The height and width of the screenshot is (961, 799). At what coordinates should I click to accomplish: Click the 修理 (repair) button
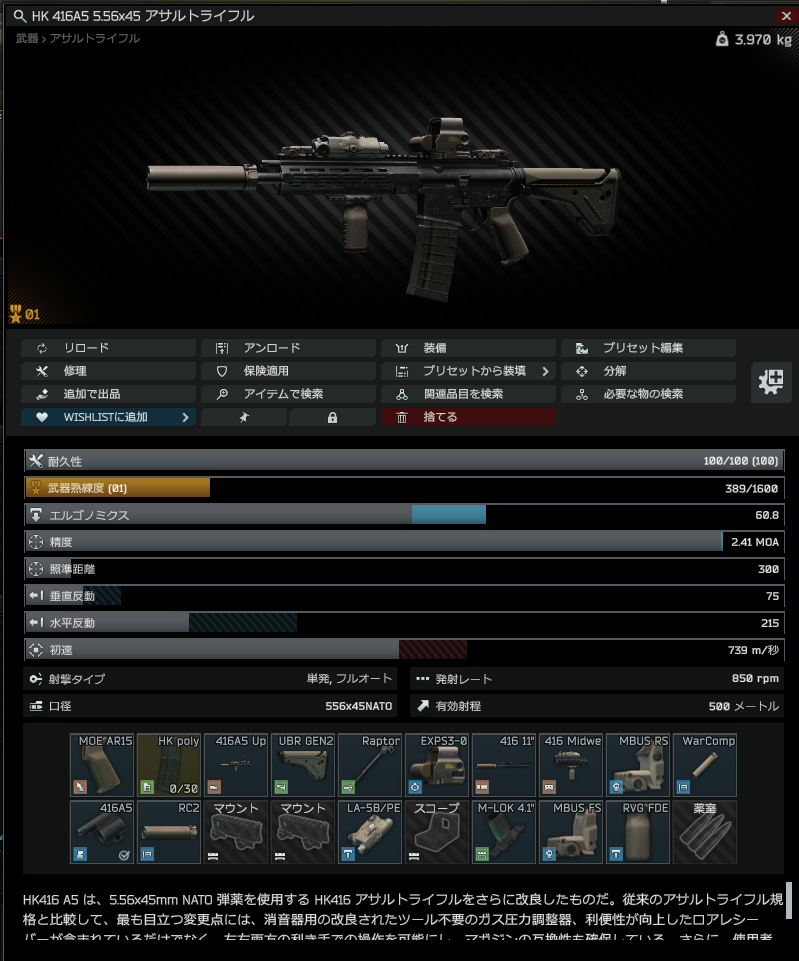pyautogui.click(x=108, y=371)
